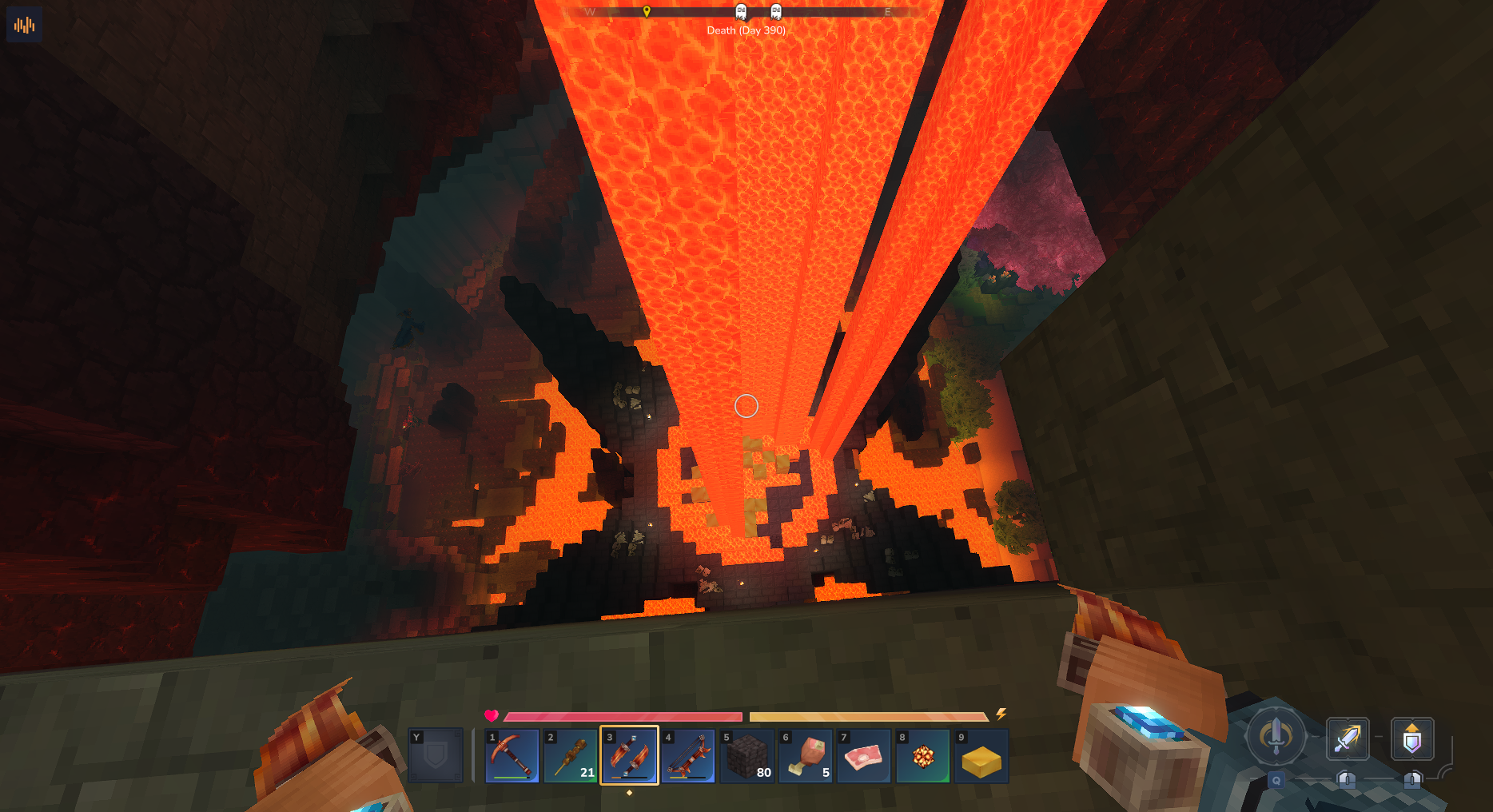Screen dimensions: 1493x812
Task: Select the food skewer stack of 21
Action: [571, 755]
